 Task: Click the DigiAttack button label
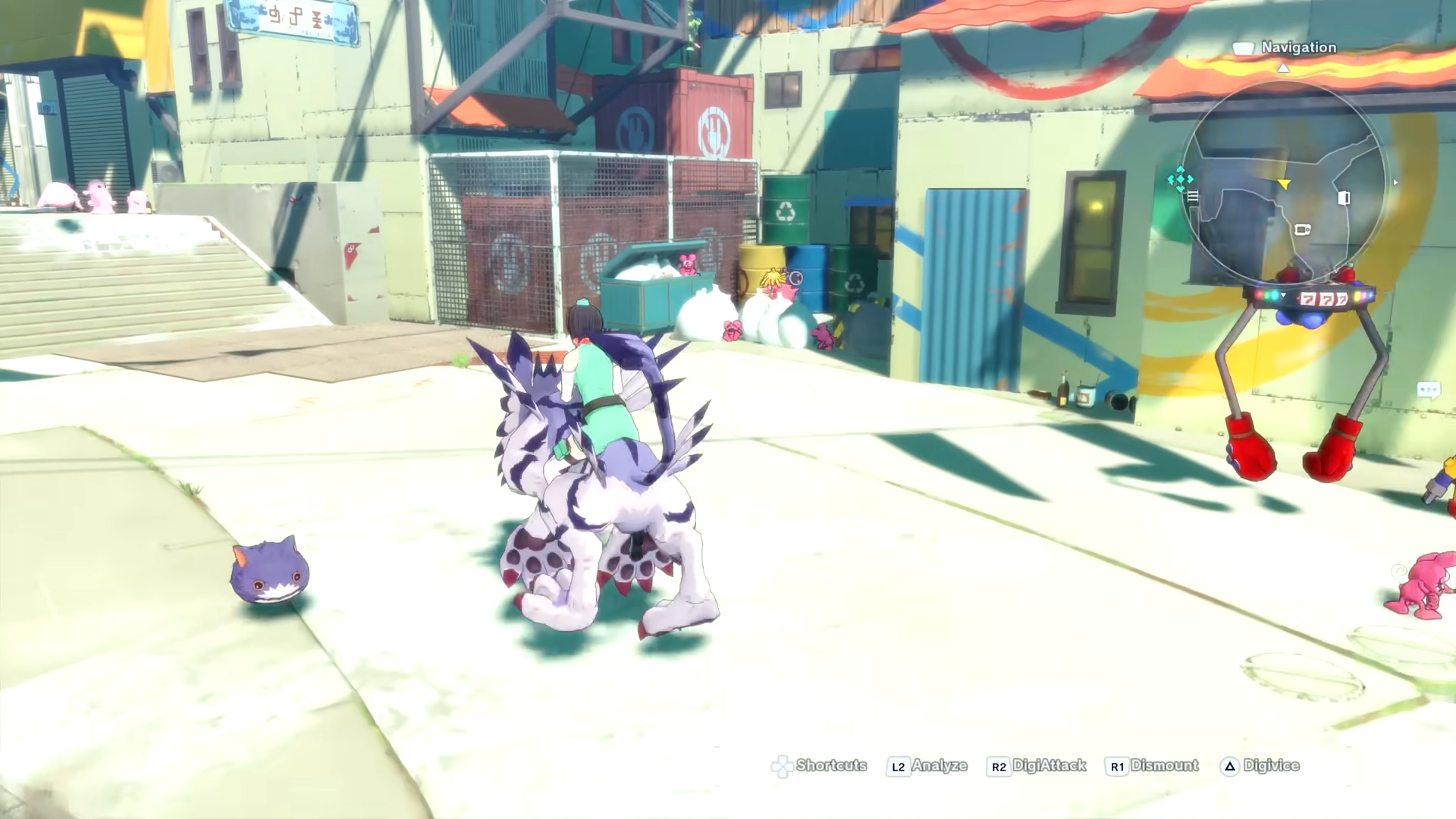[1050, 766]
